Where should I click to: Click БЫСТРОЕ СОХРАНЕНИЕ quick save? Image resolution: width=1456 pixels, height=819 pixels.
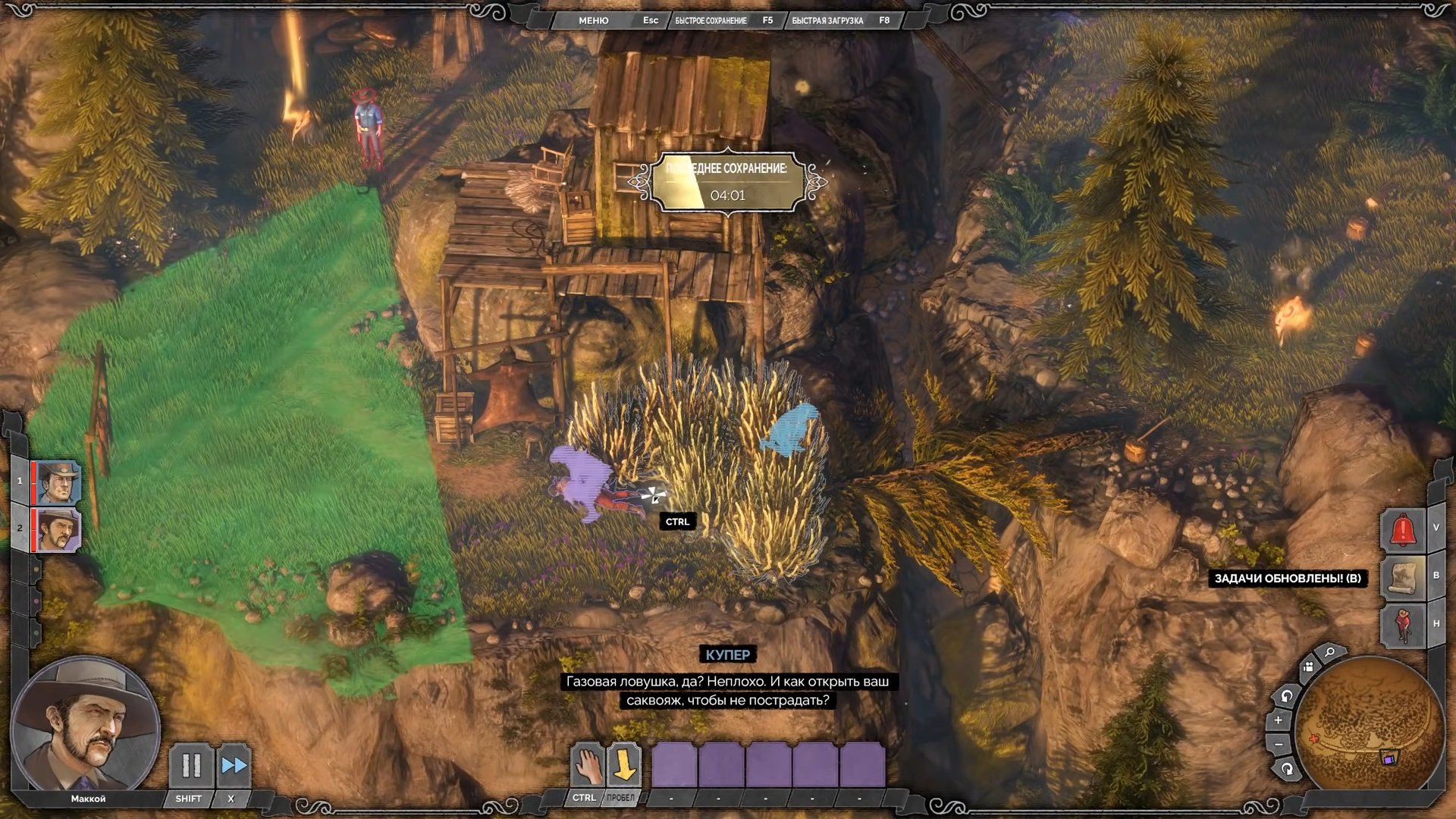point(711,20)
